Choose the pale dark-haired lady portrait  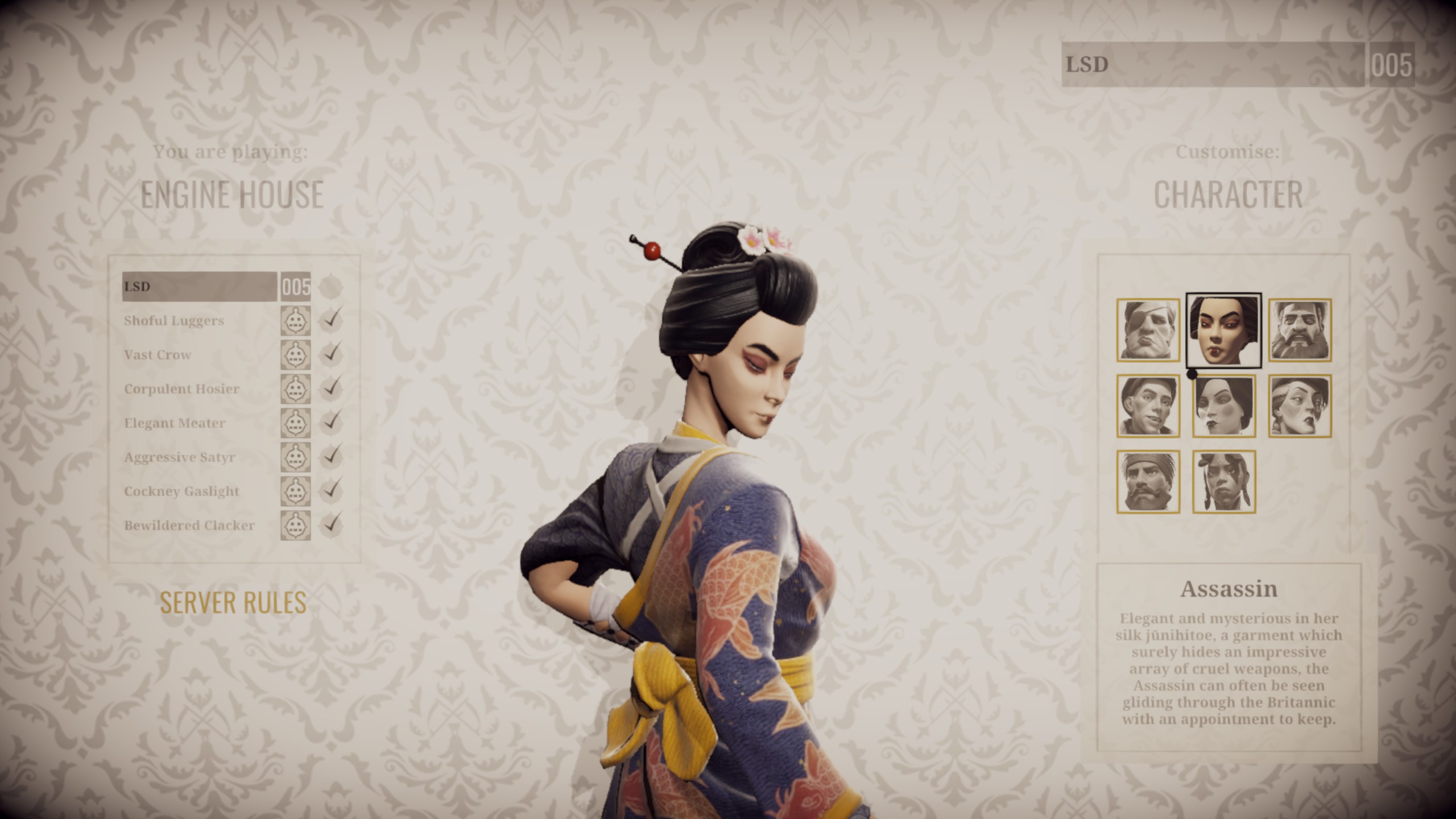(x=1223, y=406)
